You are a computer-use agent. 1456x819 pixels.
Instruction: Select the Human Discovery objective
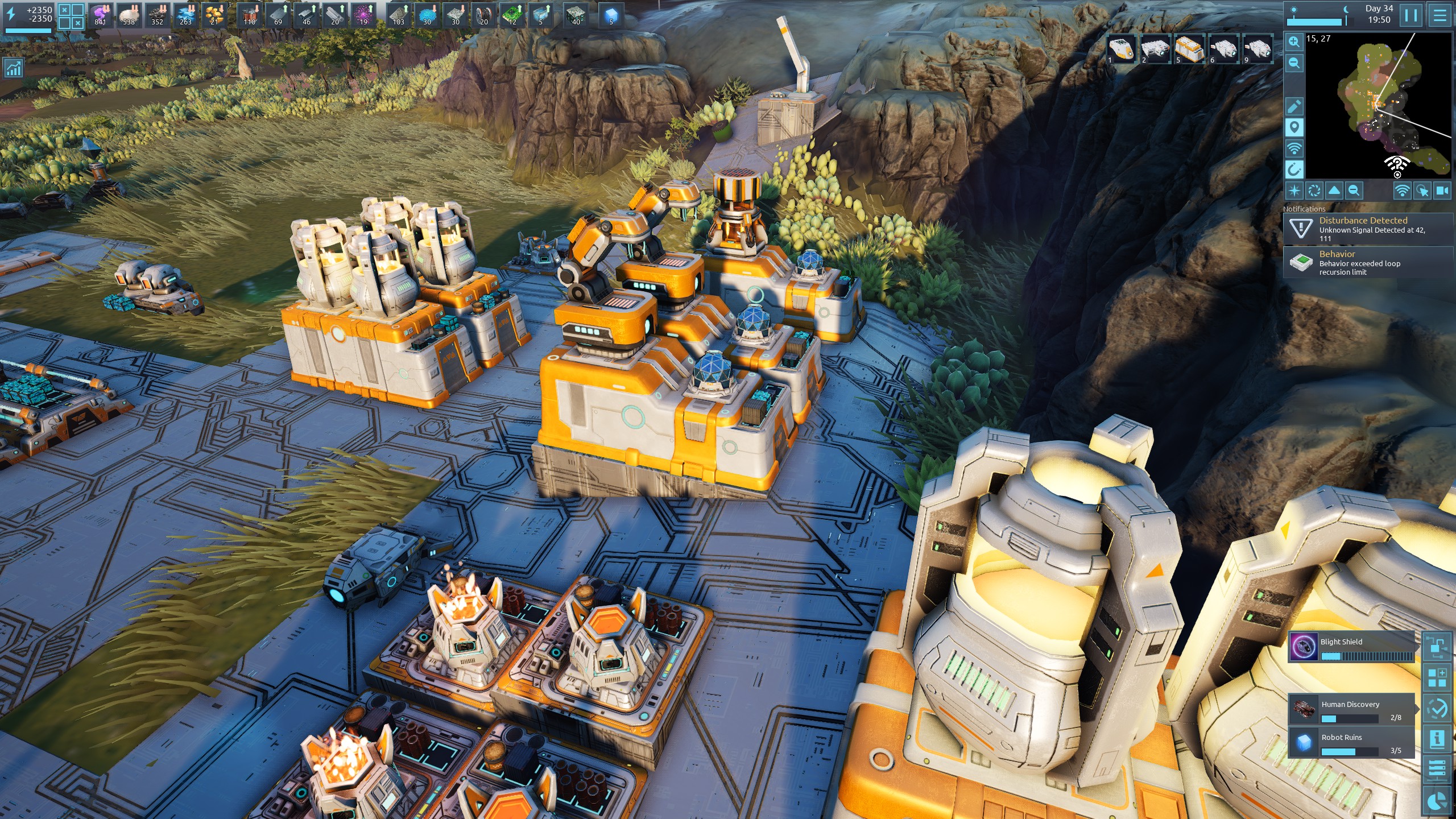(1351, 709)
